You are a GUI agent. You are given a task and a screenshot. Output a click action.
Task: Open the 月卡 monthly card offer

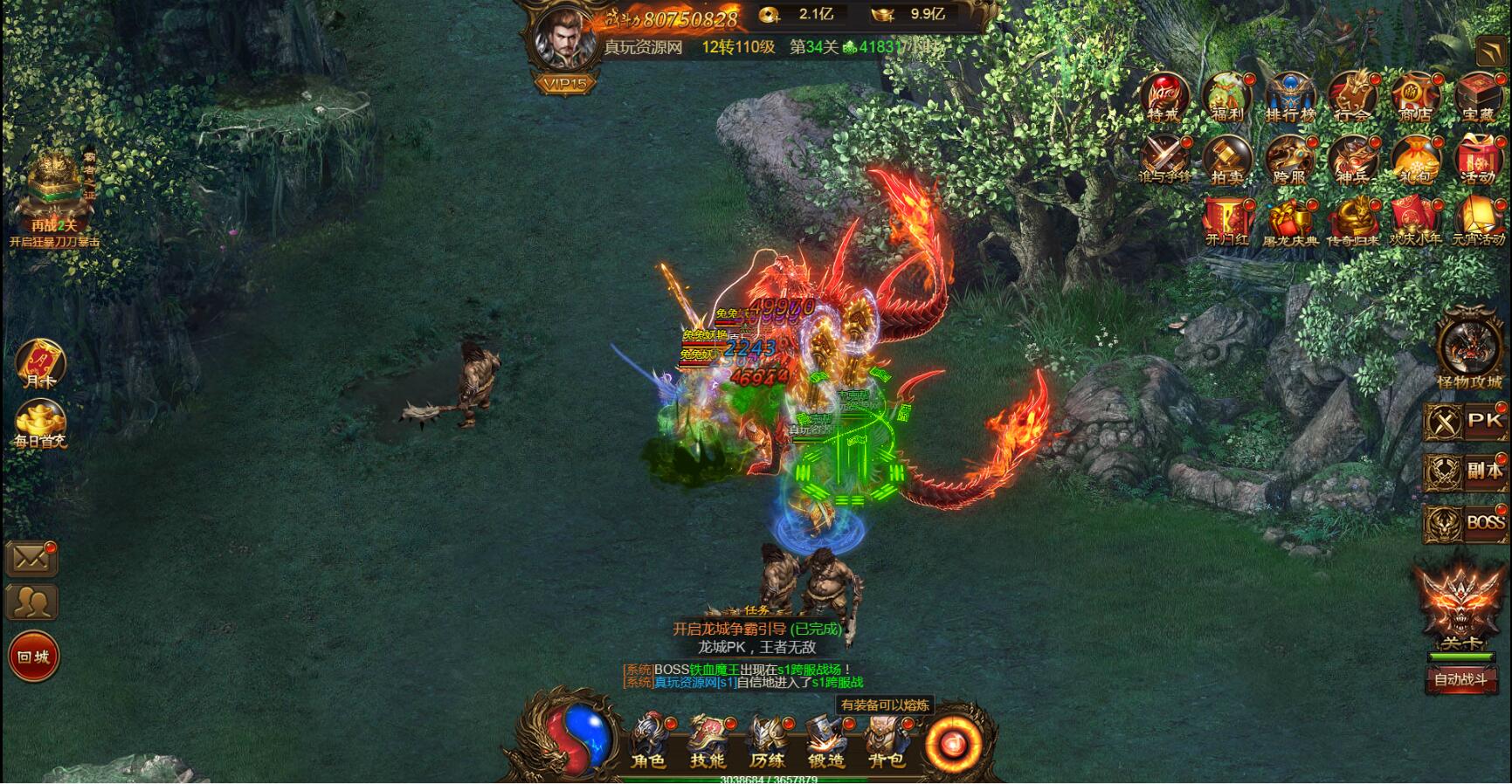(x=40, y=363)
